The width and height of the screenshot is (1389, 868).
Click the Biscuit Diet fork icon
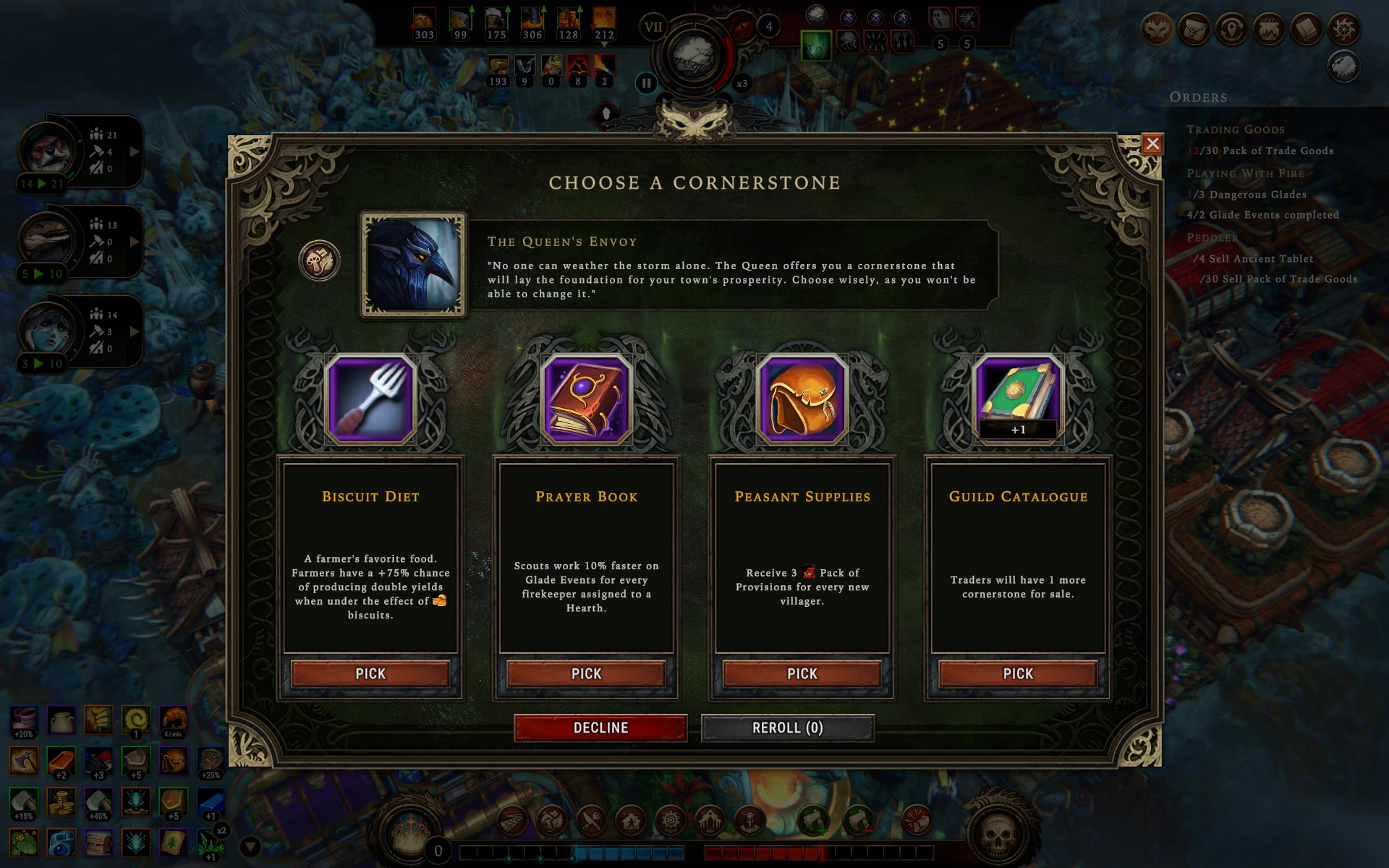(370, 399)
